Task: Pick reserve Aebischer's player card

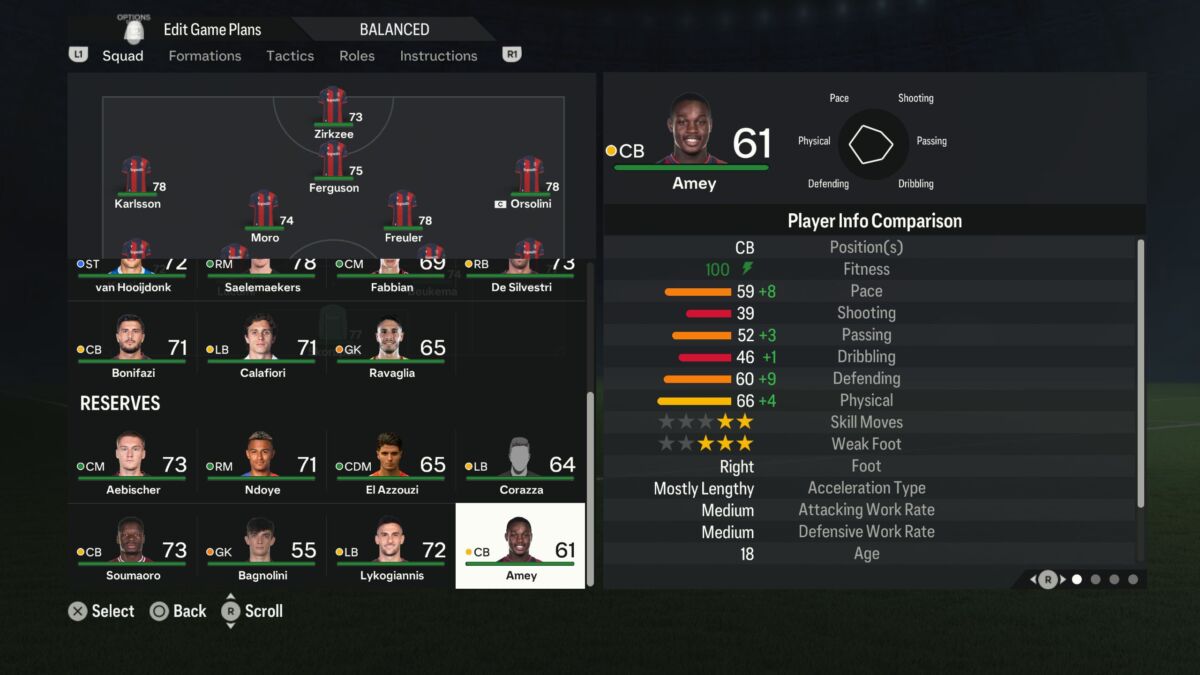Action: 132,465
